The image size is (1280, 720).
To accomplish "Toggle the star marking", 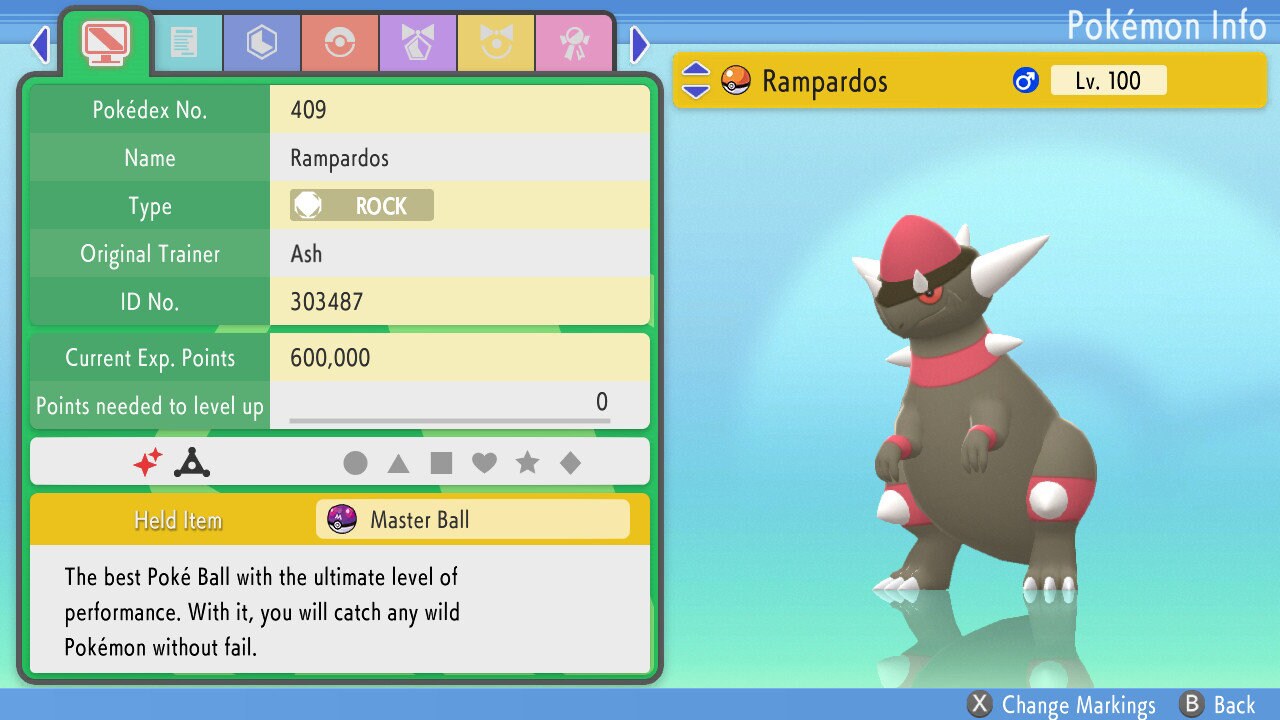I will point(528,462).
